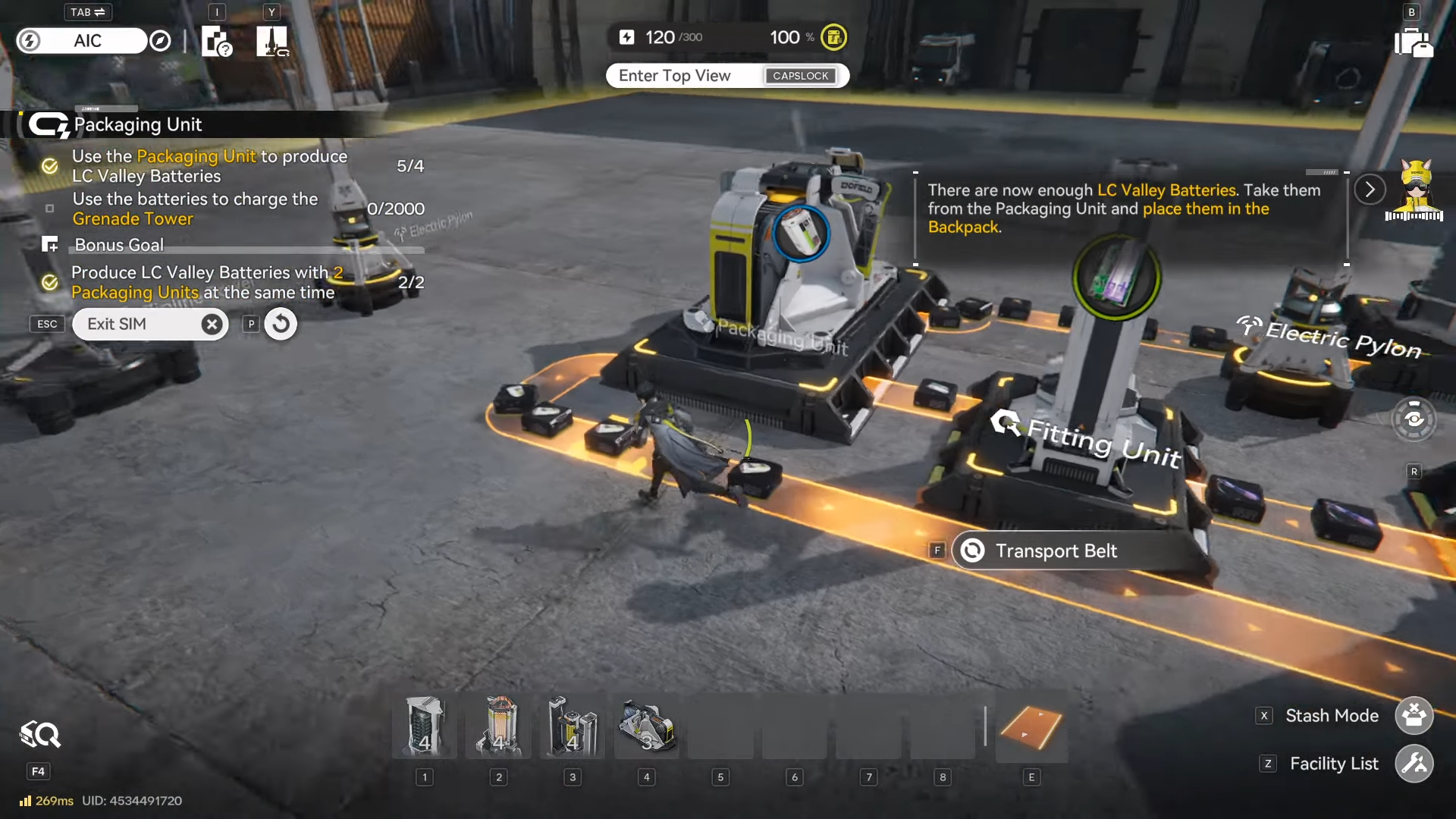Open the backpack icon in the top-right corner
Image resolution: width=1456 pixels, height=819 pixels.
coord(1413,42)
